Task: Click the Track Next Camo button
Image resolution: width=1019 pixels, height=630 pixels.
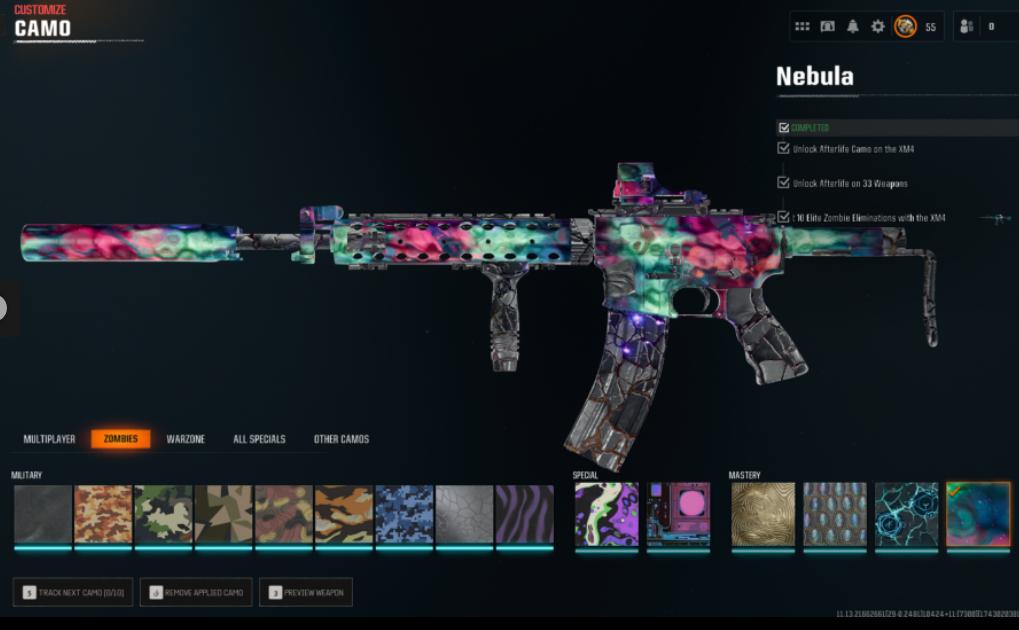Action: coord(73,592)
